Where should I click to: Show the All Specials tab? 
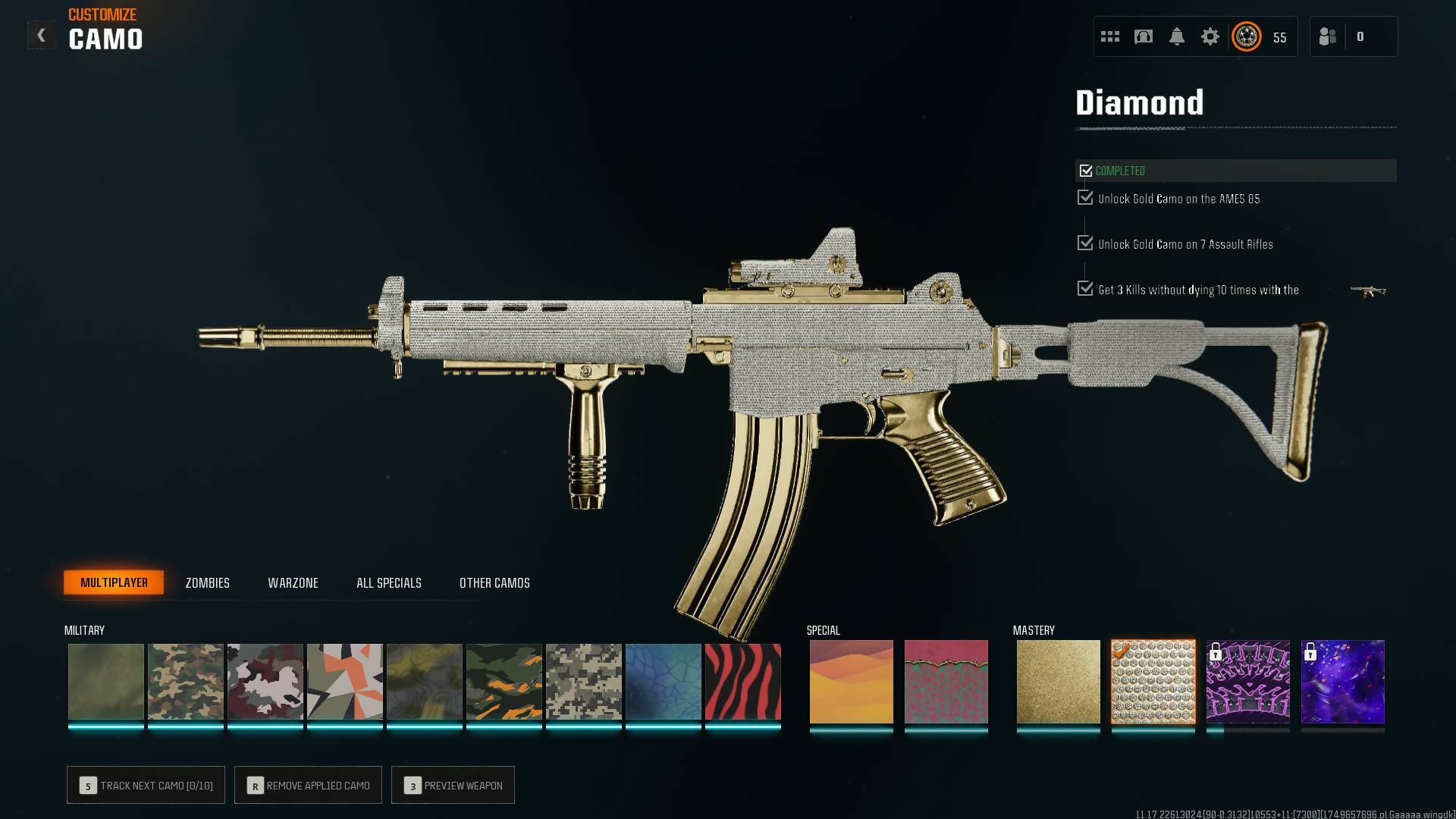tap(388, 582)
